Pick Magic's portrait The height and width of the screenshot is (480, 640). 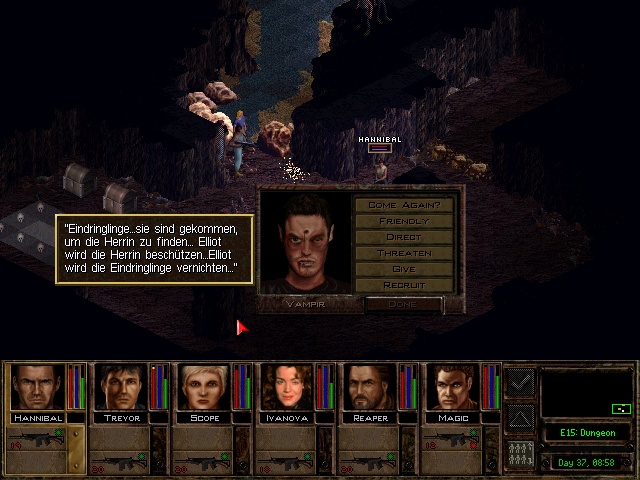click(452, 387)
